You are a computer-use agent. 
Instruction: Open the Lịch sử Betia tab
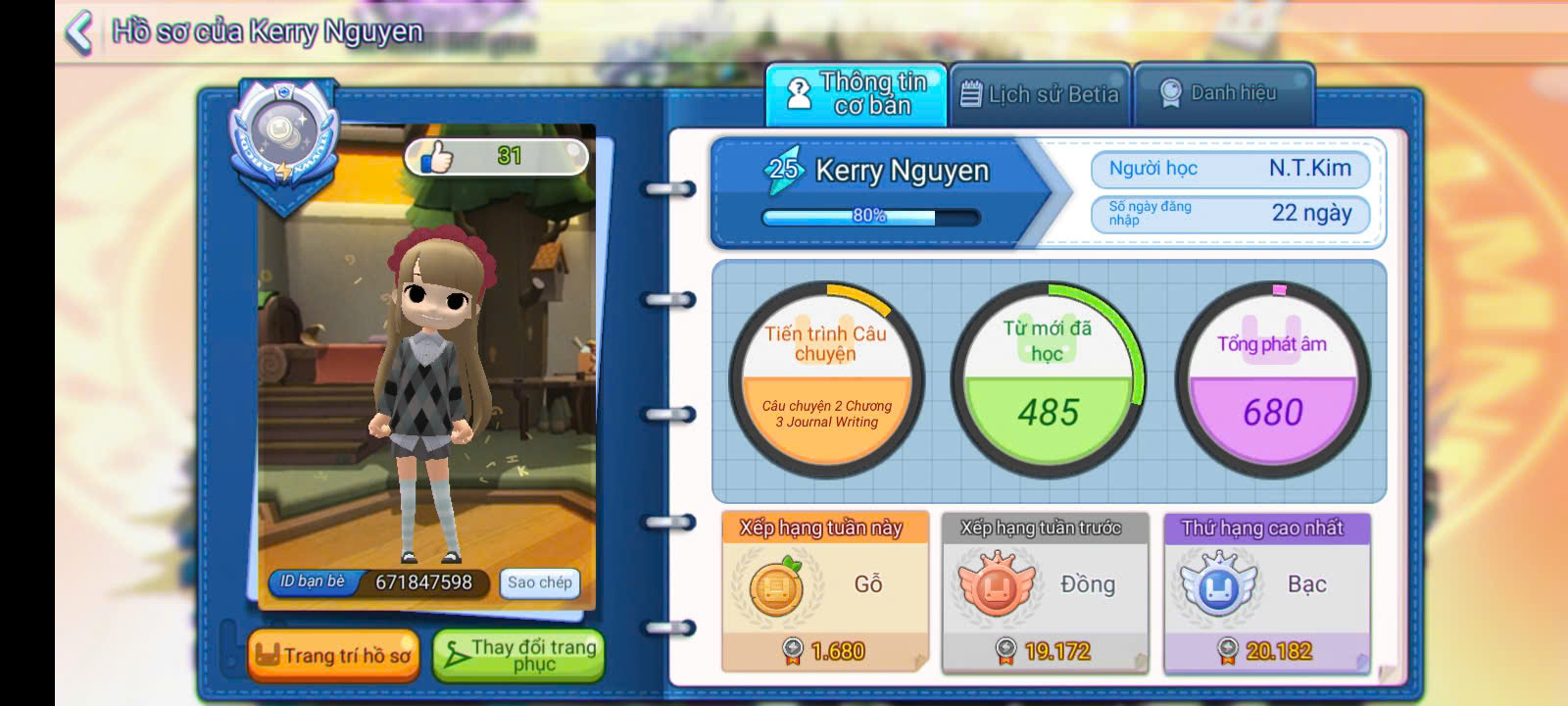click(x=1039, y=94)
